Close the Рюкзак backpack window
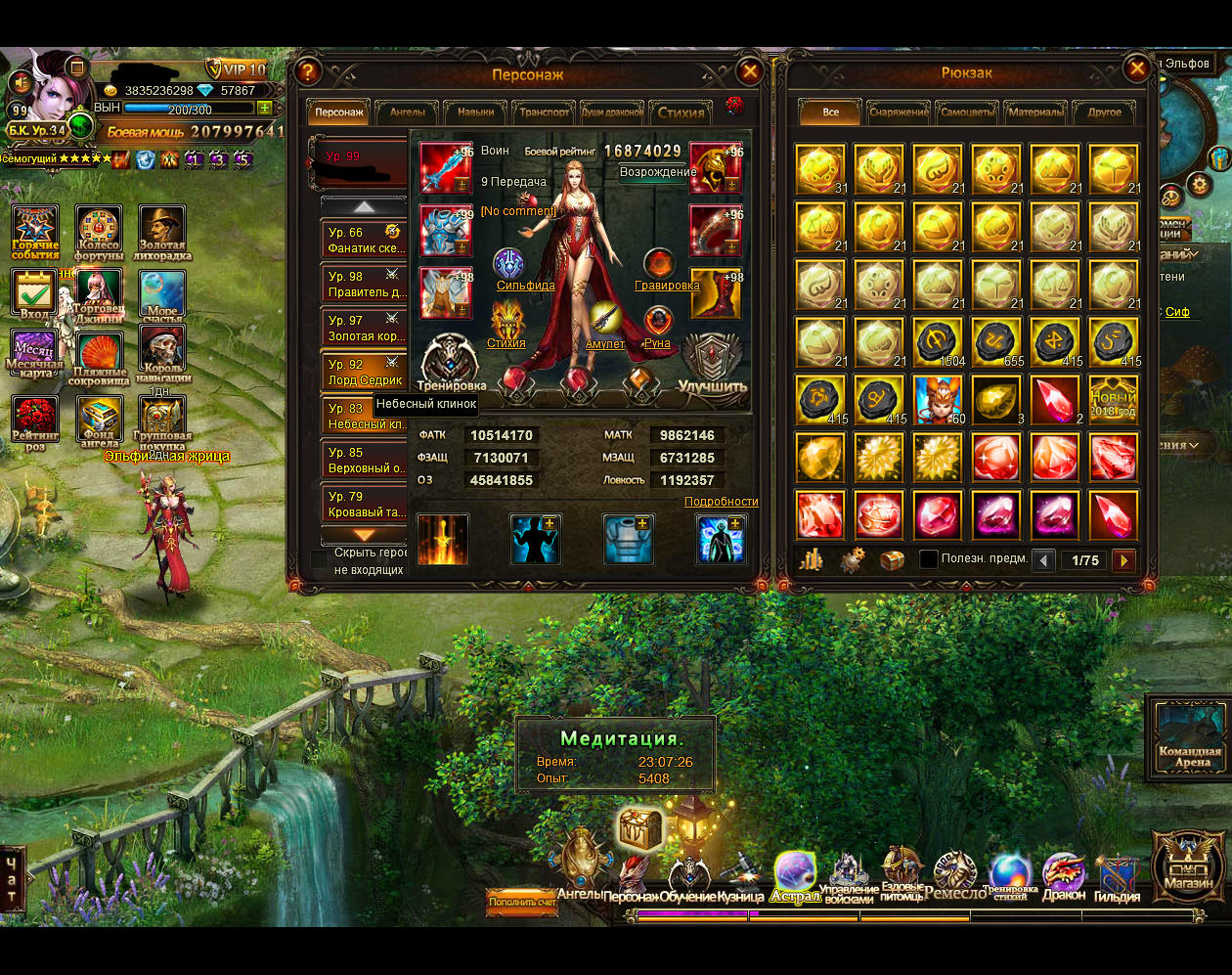1232x975 pixels. click(x=1136, y=68)
